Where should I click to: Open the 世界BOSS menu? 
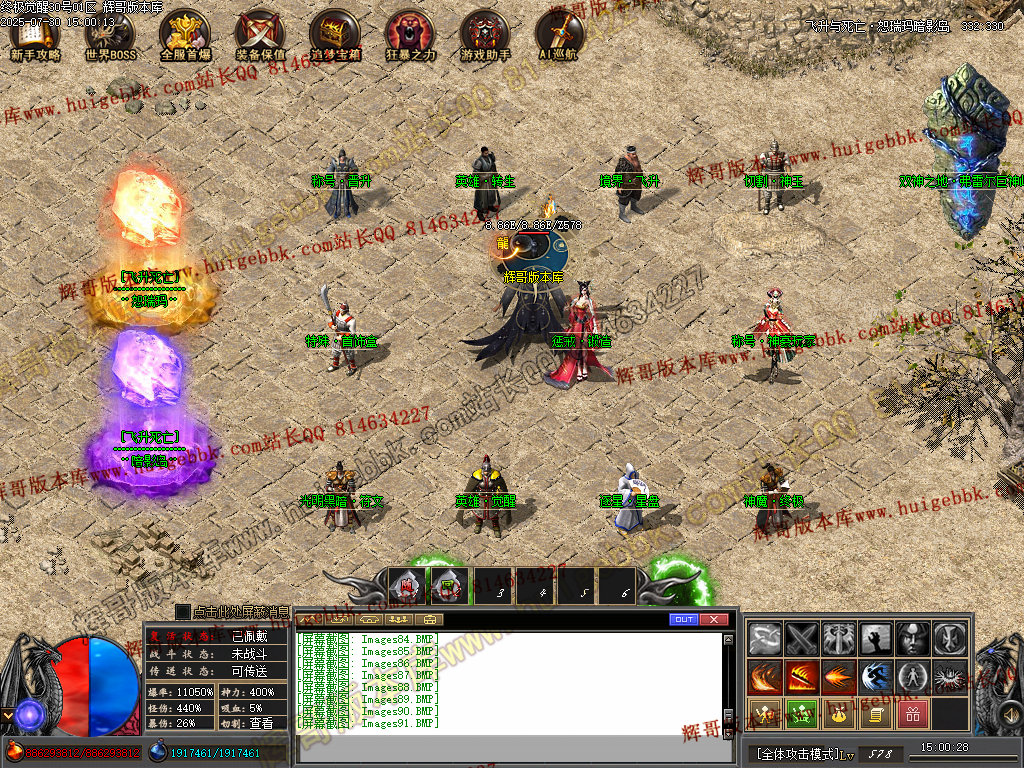point(110,35)
